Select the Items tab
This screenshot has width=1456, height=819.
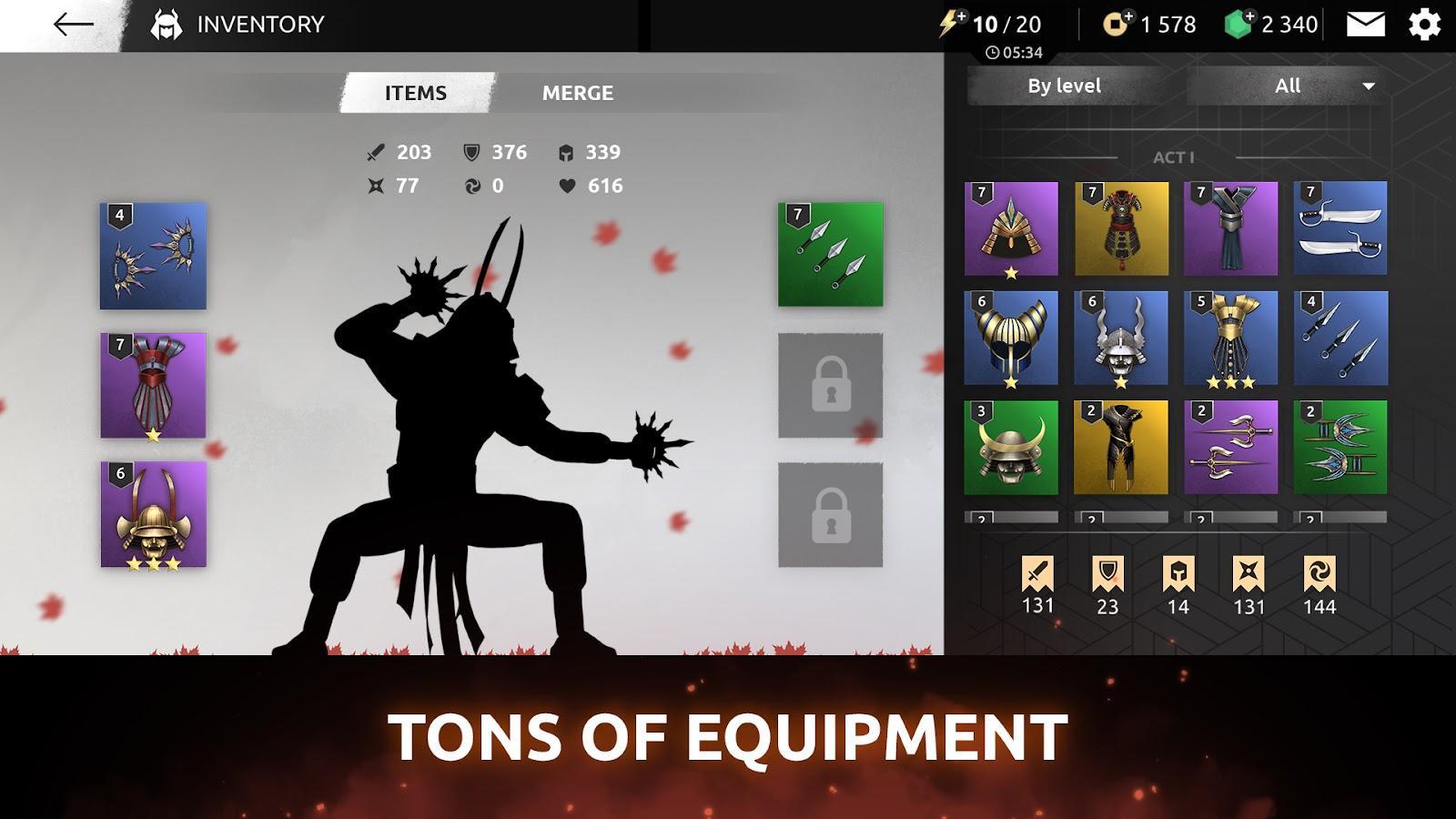[x=415, y=92]
